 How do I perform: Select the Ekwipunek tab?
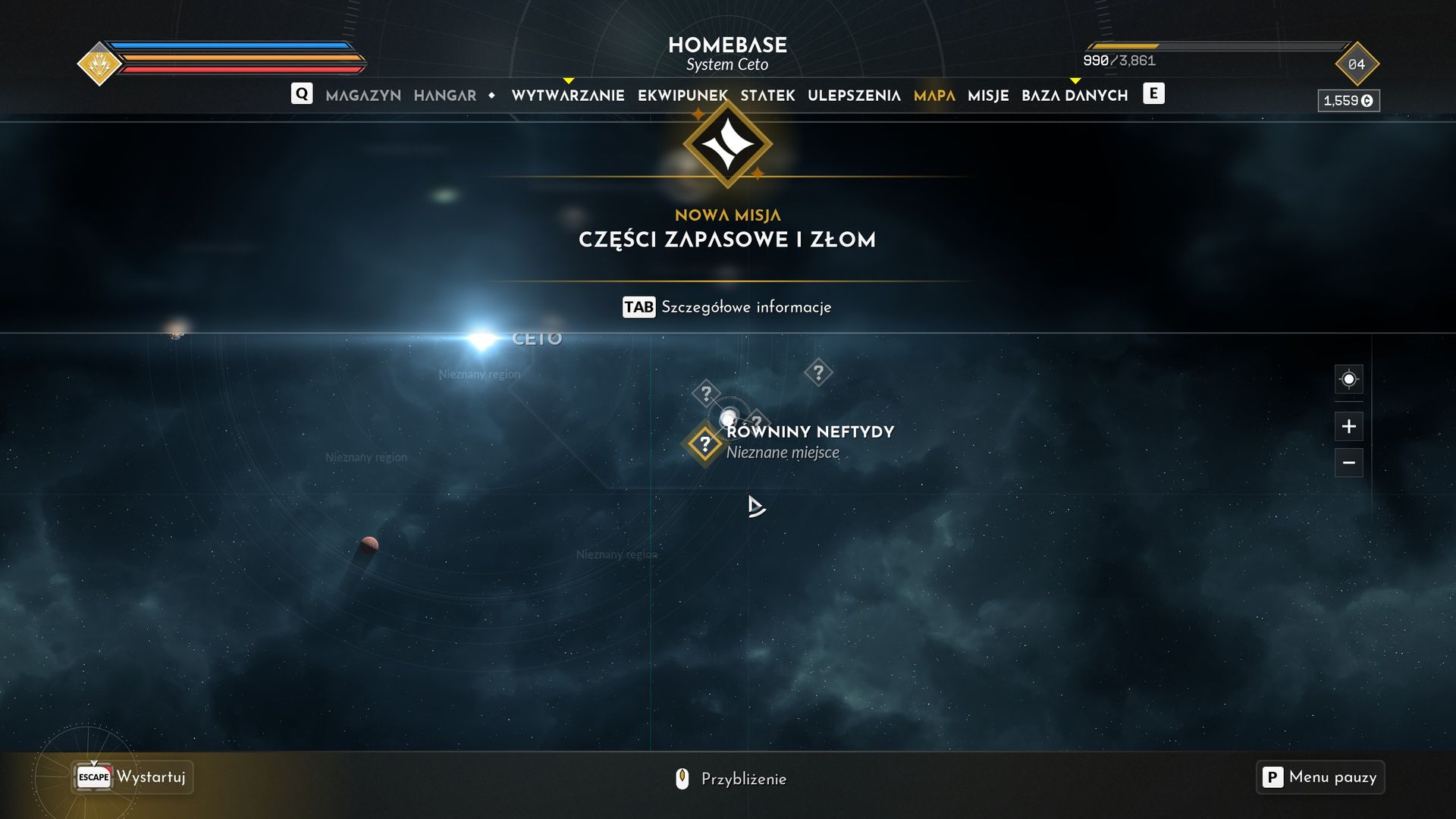coord(682,96)
